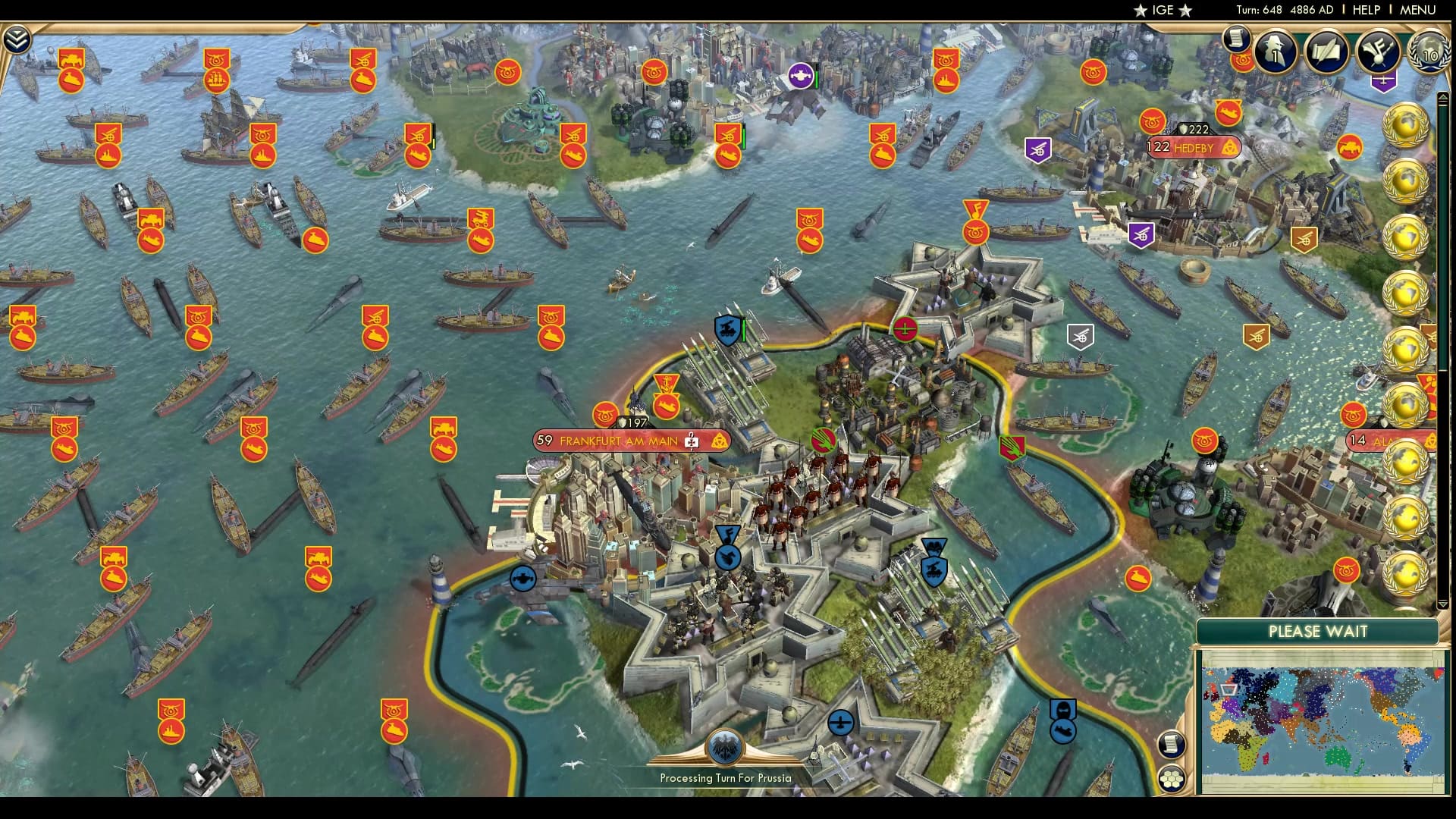The height and width of the screenshot is (819, 1456).
Task: Toggle the white ranged unit flag near the fort
Action: tap(1082, 334)
